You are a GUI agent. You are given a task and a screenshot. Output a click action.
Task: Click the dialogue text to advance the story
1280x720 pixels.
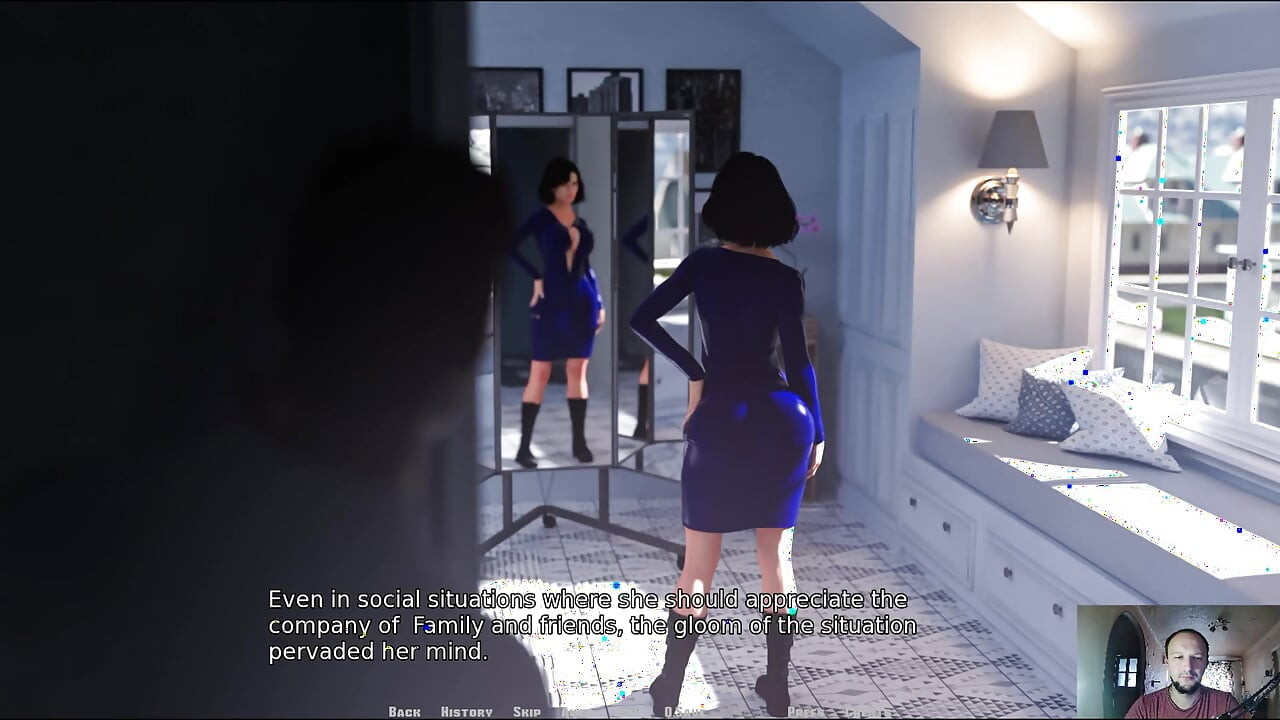[590, 625]
